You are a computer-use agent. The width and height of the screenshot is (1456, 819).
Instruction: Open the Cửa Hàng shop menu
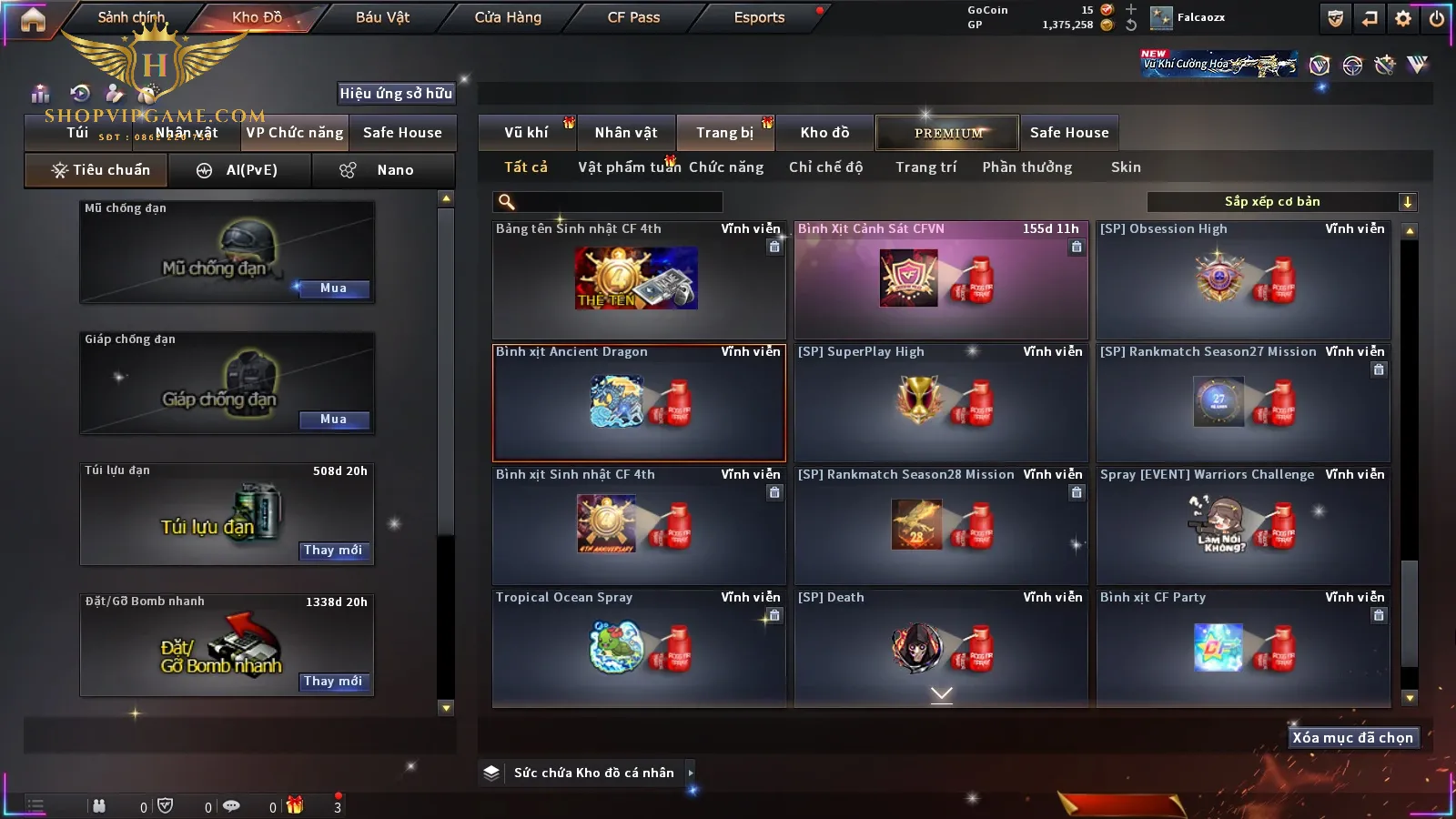[508, 17]
